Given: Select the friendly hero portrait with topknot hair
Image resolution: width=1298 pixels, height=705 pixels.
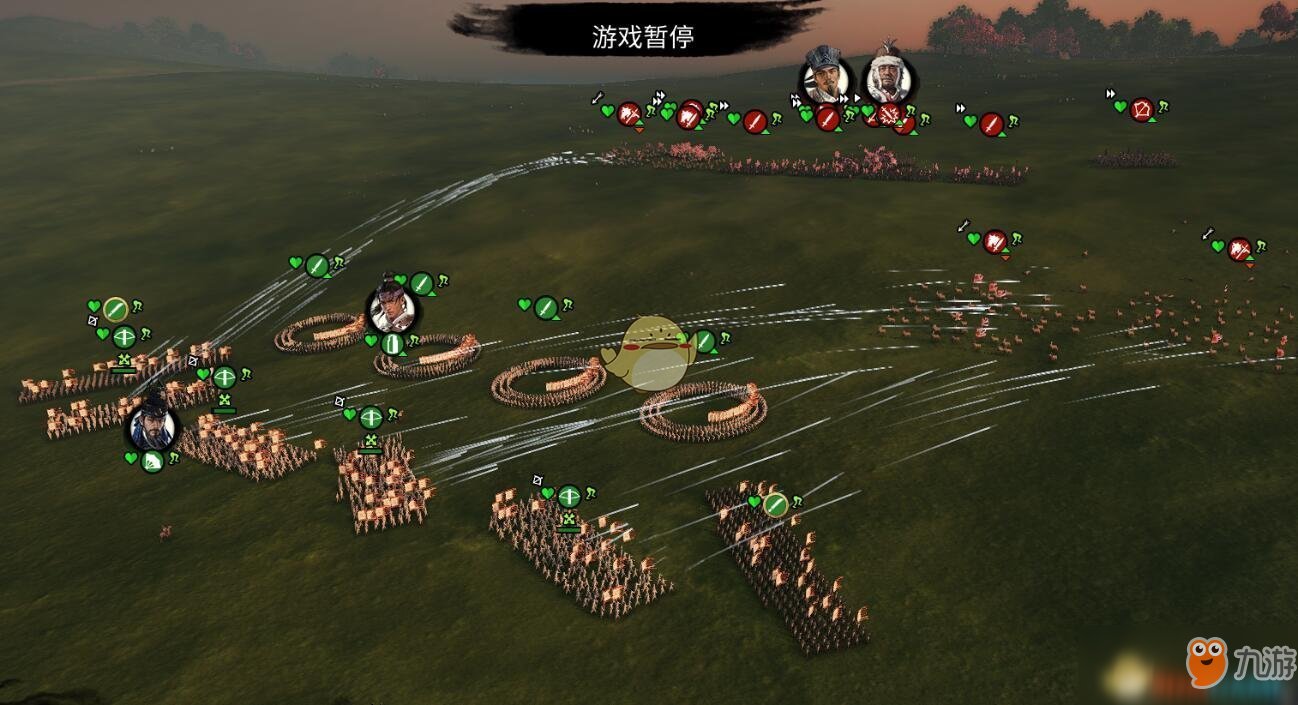Looking at the screenshot, I should pyautogui.click(x=392, y=306).
